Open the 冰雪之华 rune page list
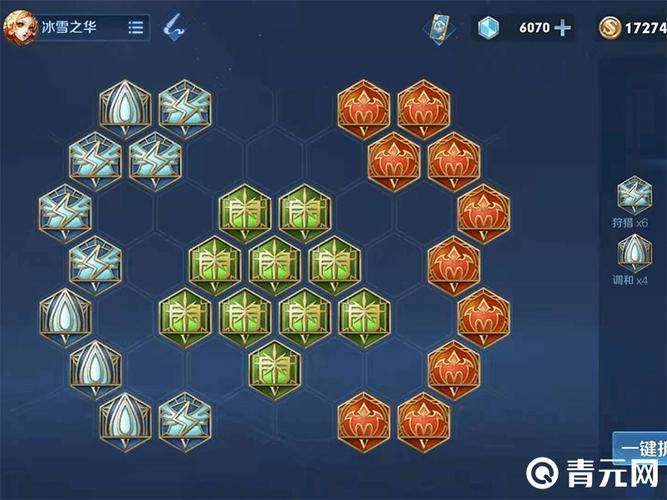Screen dimensions: 667x500 [135, 28]
